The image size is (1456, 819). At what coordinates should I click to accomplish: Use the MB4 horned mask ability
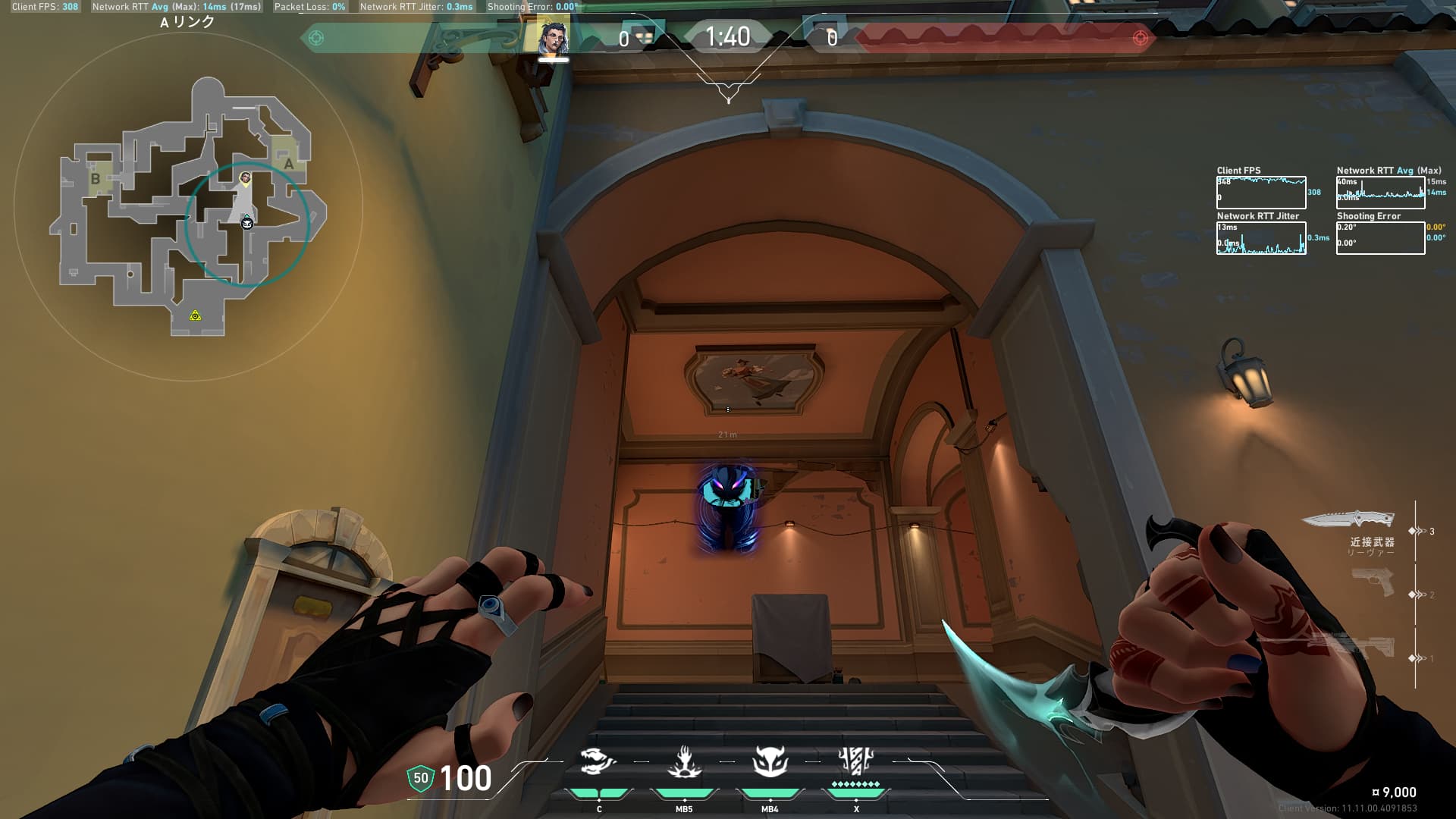tap(770, 762)
